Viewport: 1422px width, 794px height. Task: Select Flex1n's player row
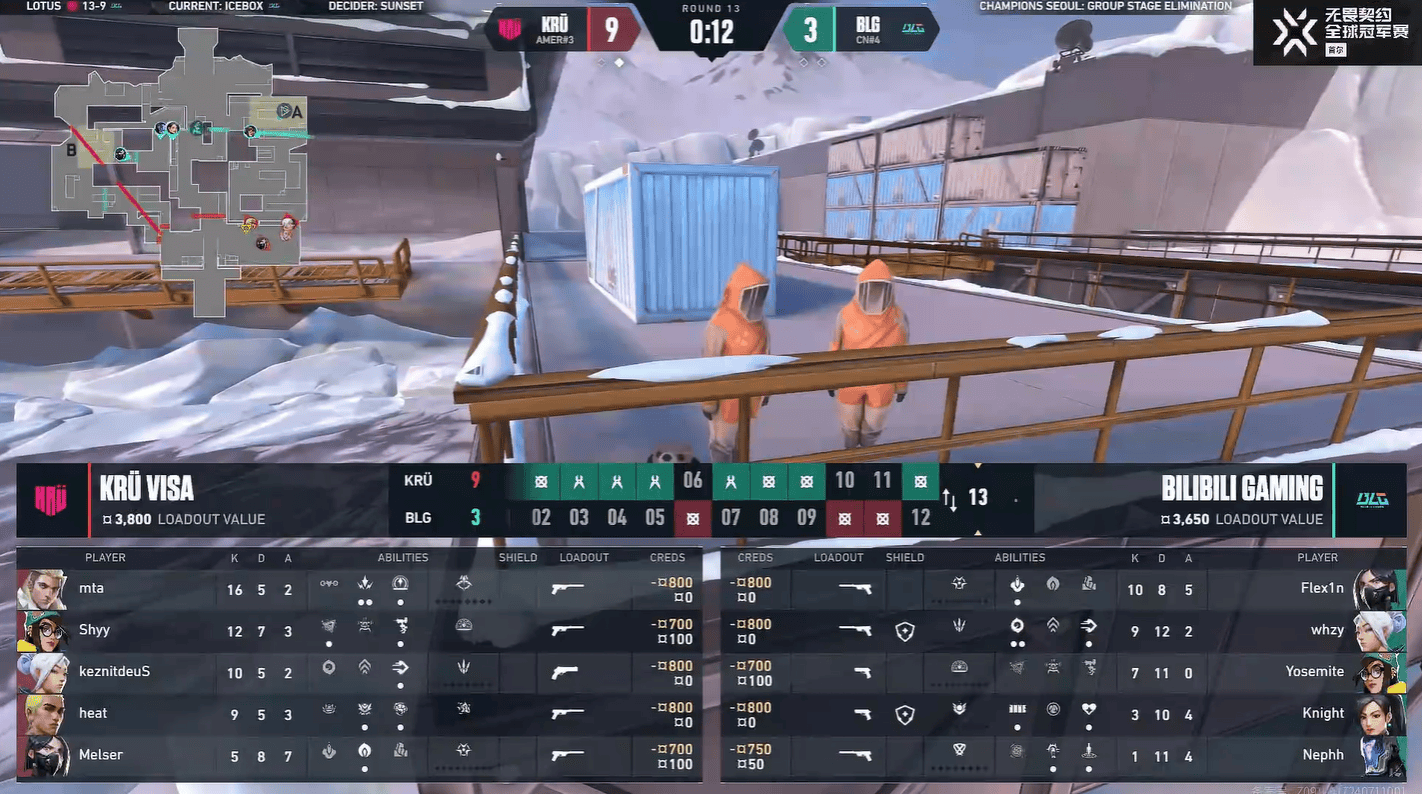1062,590
